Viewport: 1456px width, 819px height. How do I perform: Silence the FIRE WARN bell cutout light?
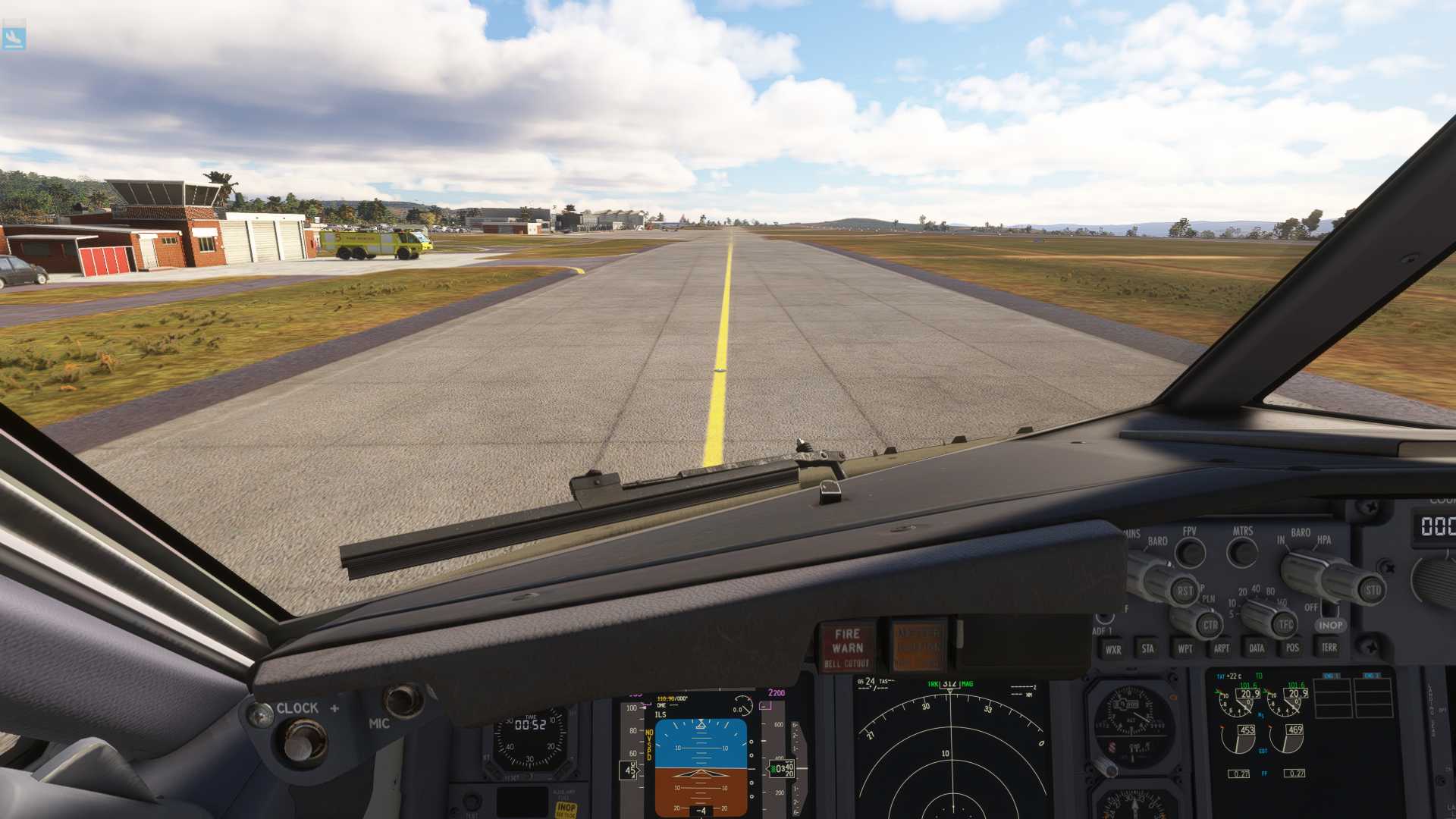[x=847, y=648]
